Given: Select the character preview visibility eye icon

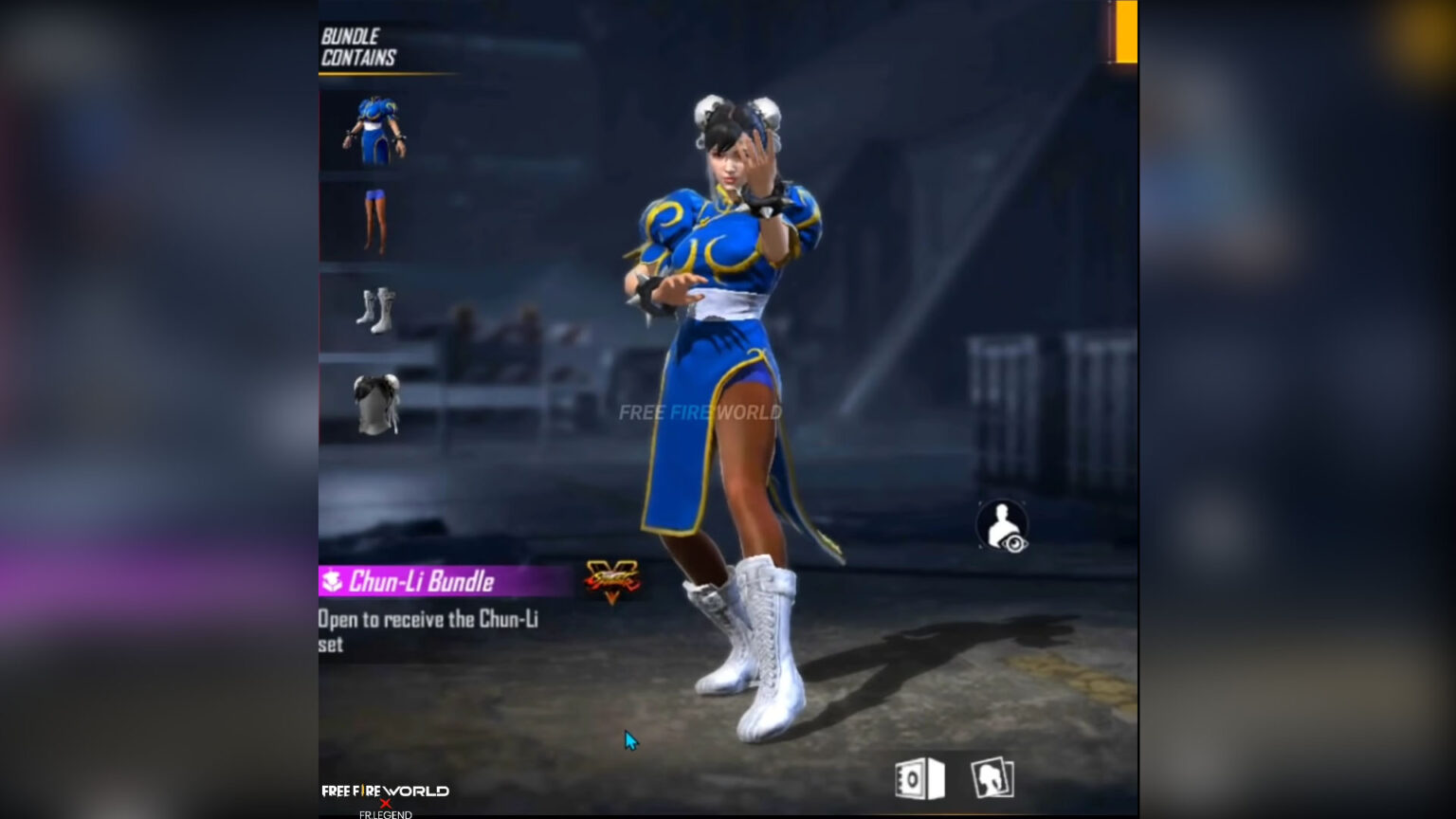Looking at the screenshot, I should click(x=1003, y=524).
